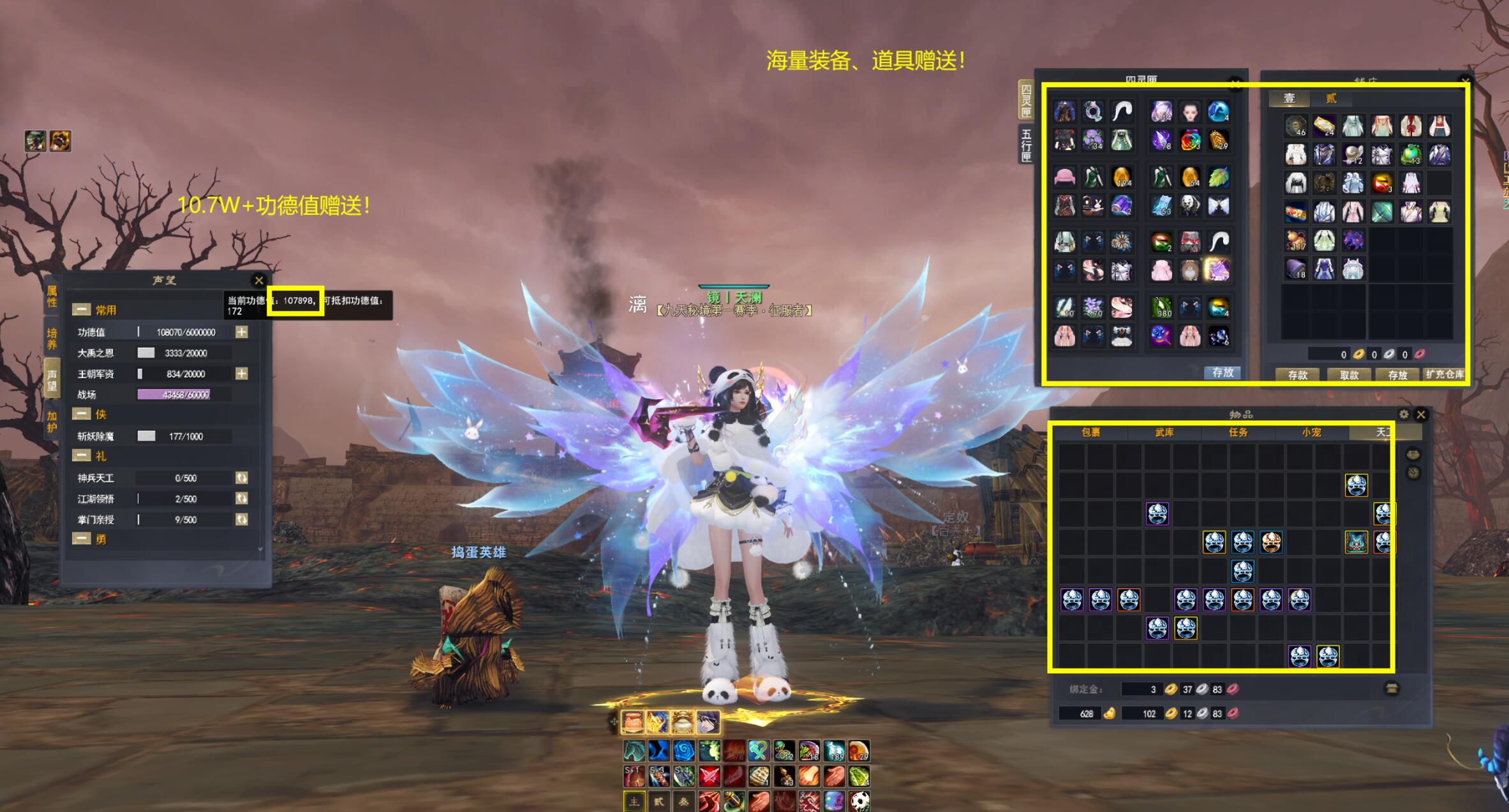Switch to the 属性 attributes tab
The width and height of the screenshot is (1509, 812).
[52, 296]
